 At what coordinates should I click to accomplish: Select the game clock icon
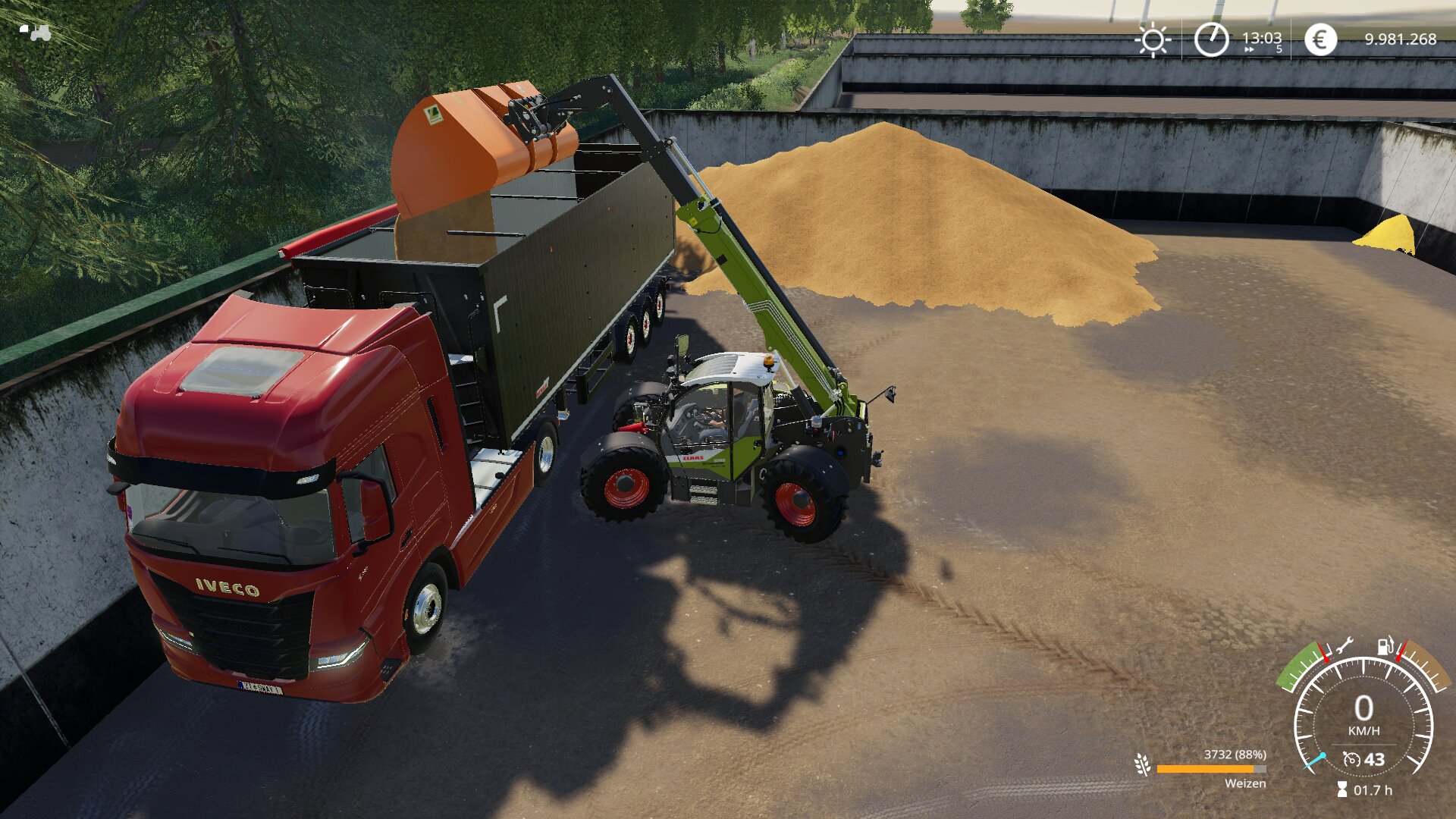[1211, 39]
